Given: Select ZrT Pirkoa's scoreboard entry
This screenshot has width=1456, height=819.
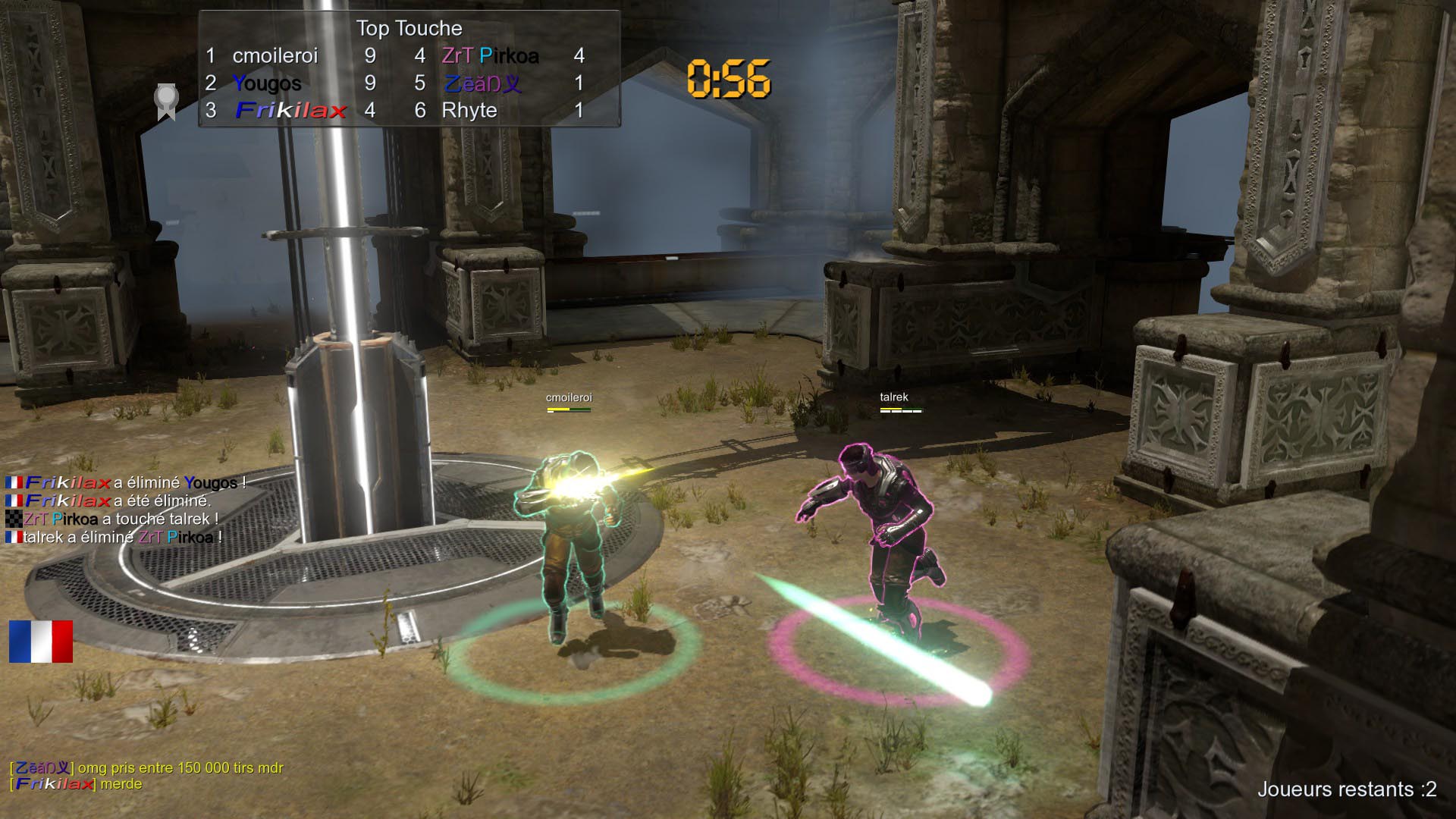Looking at the screenshot, I should click(x=490, y=56).
